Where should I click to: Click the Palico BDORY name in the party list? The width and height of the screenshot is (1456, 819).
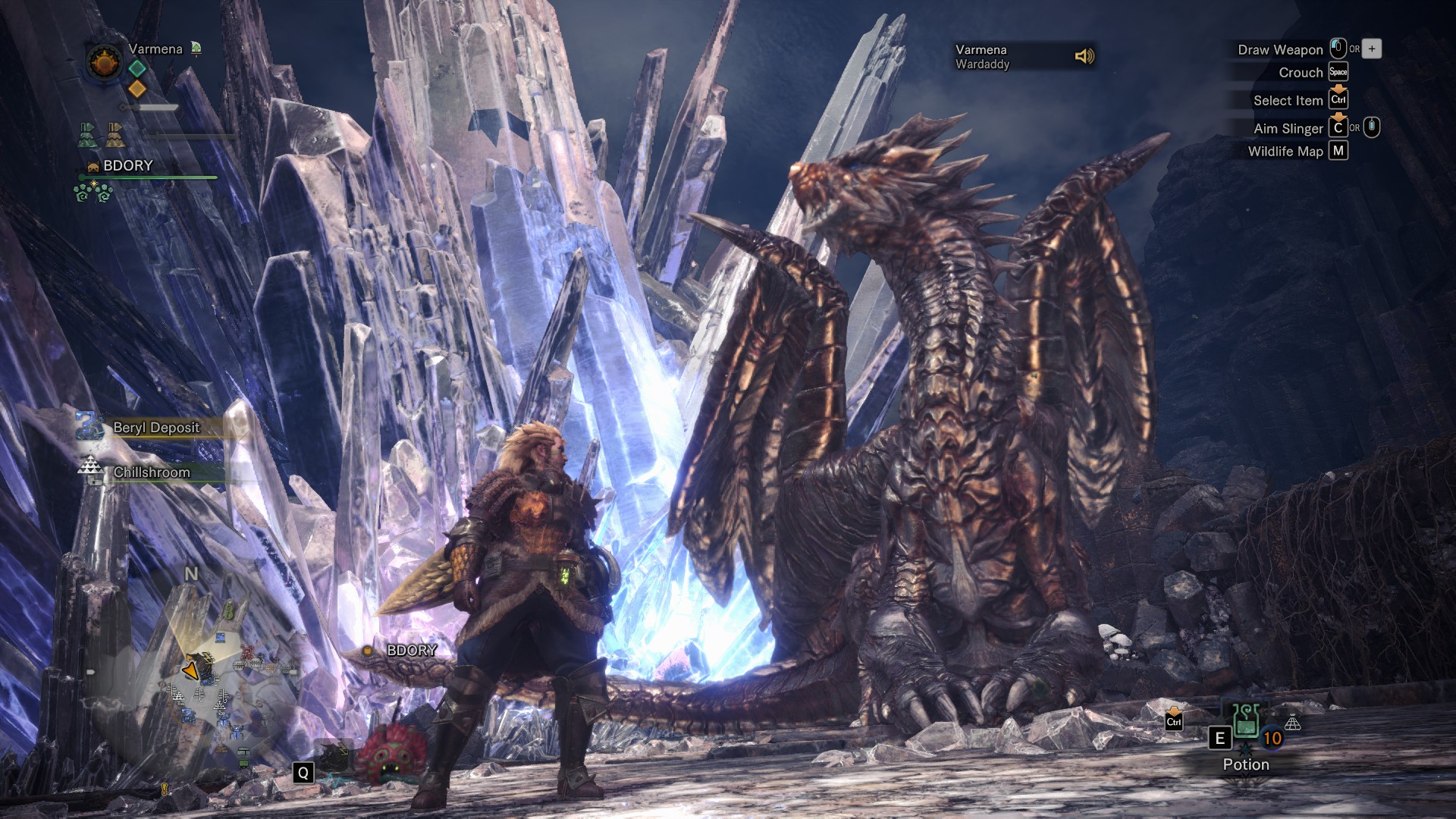[x=127, y=165]
